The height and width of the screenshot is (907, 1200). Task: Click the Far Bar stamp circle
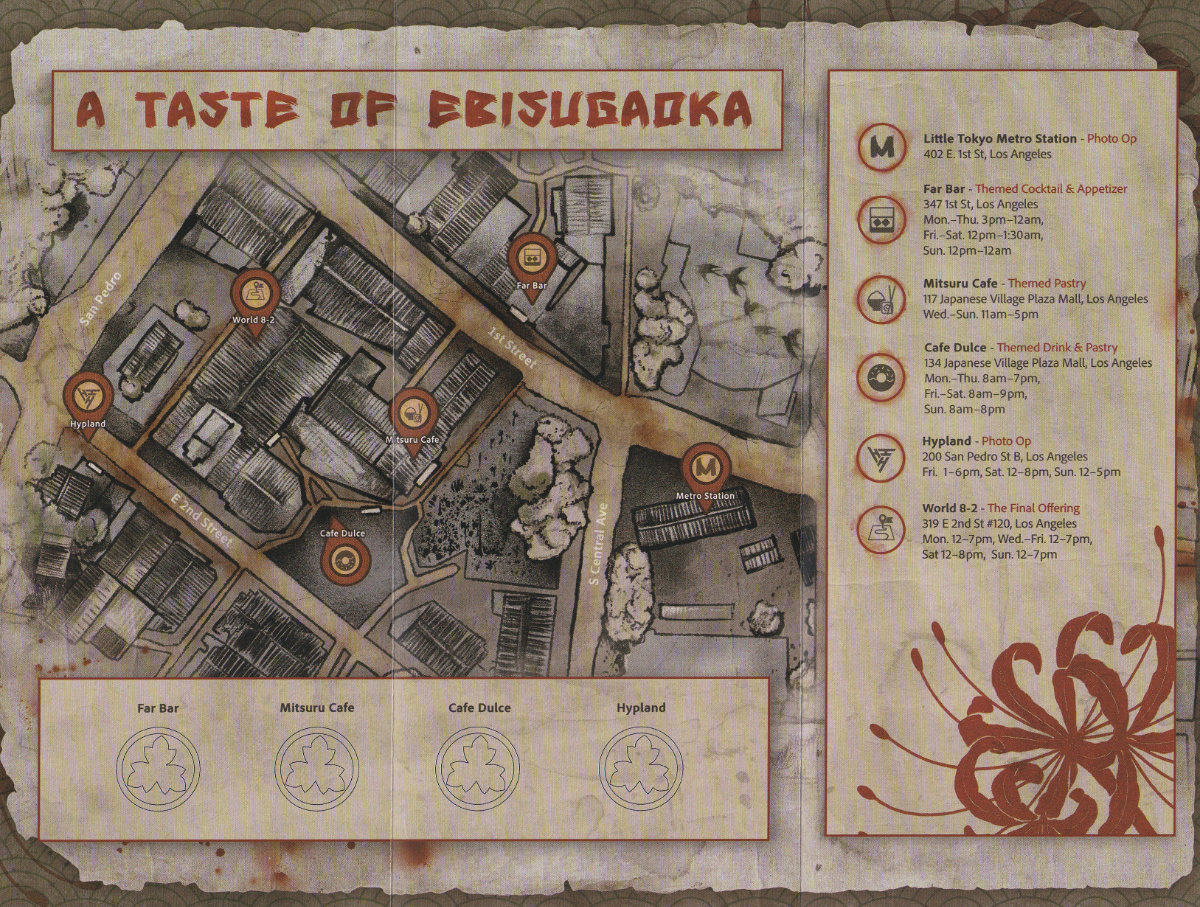point(158,768)
